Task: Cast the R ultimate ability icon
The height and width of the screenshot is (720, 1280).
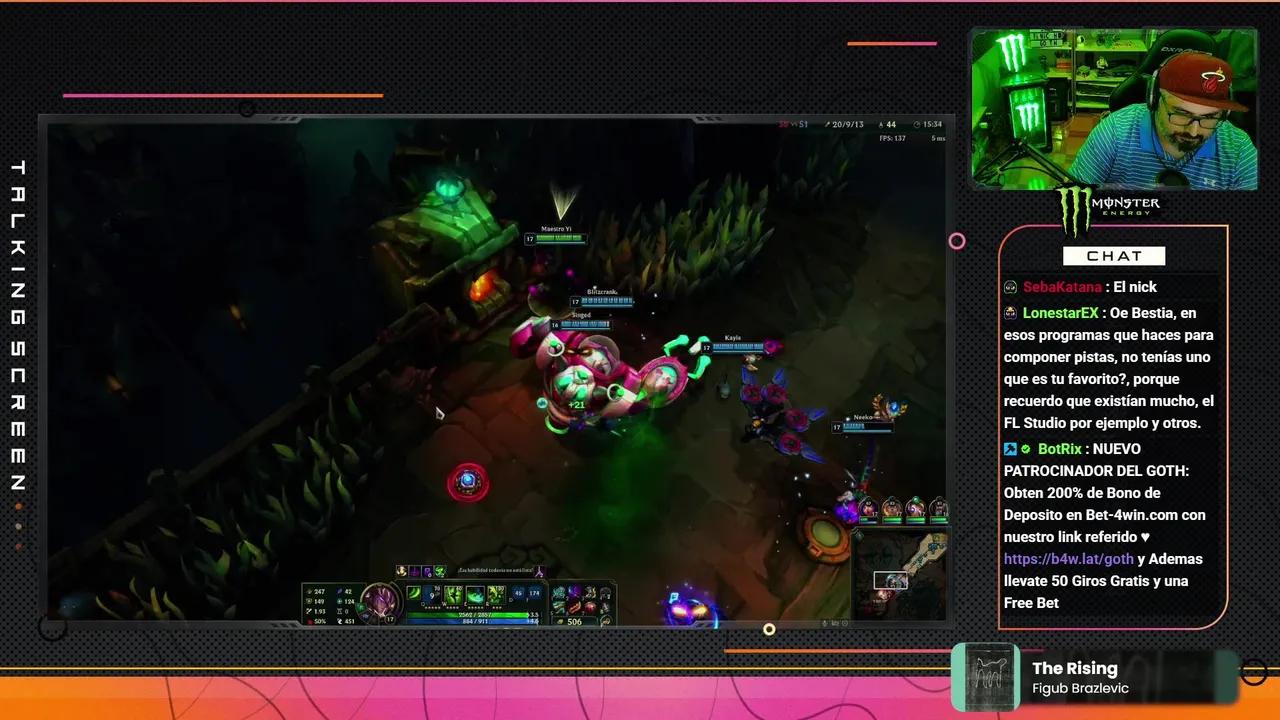Action: point(495,594)
